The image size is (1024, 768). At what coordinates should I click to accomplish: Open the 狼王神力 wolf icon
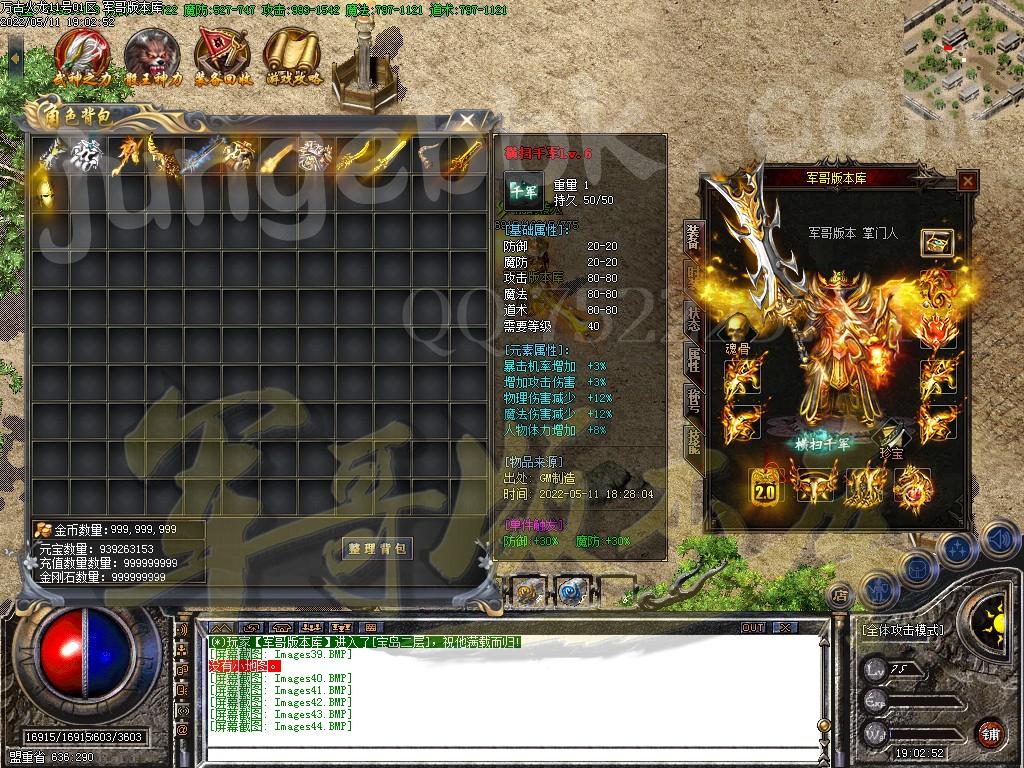tap(153, 56)
